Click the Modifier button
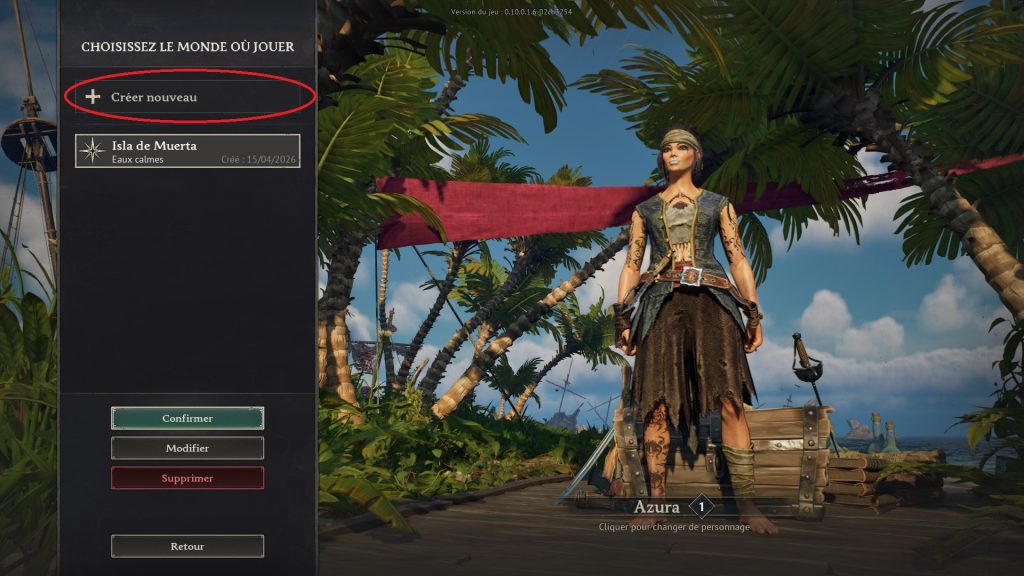This screenshot has width=1024, height=576. 187,448
